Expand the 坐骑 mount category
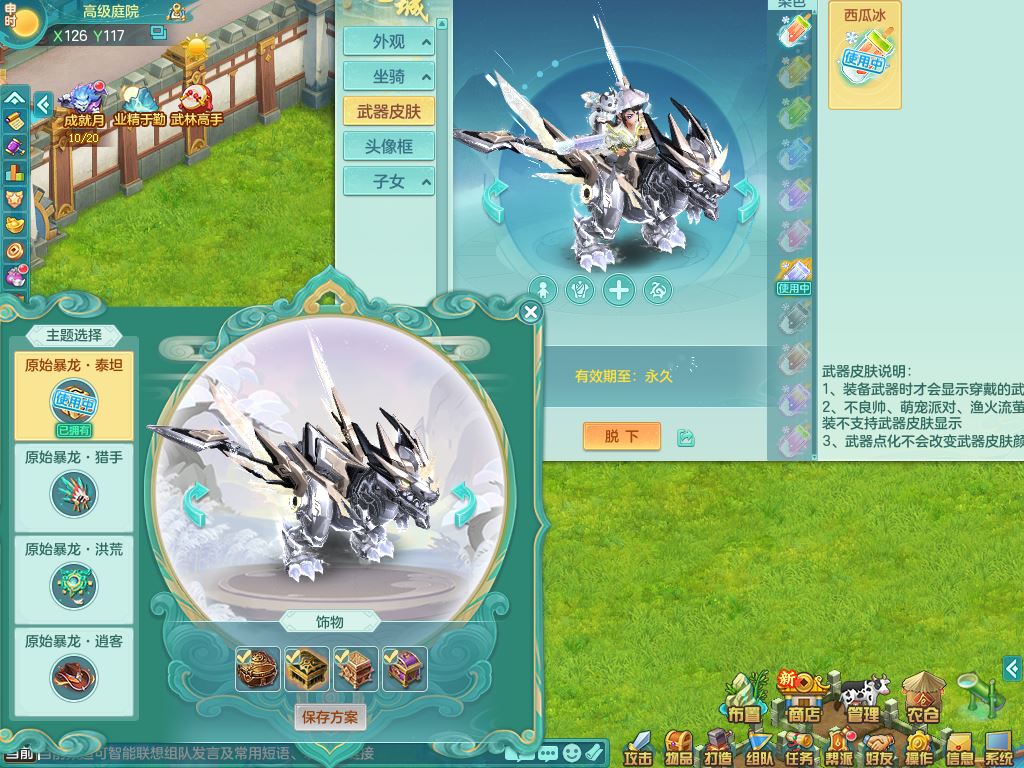The image size is (1024, 768). (389, 77)
